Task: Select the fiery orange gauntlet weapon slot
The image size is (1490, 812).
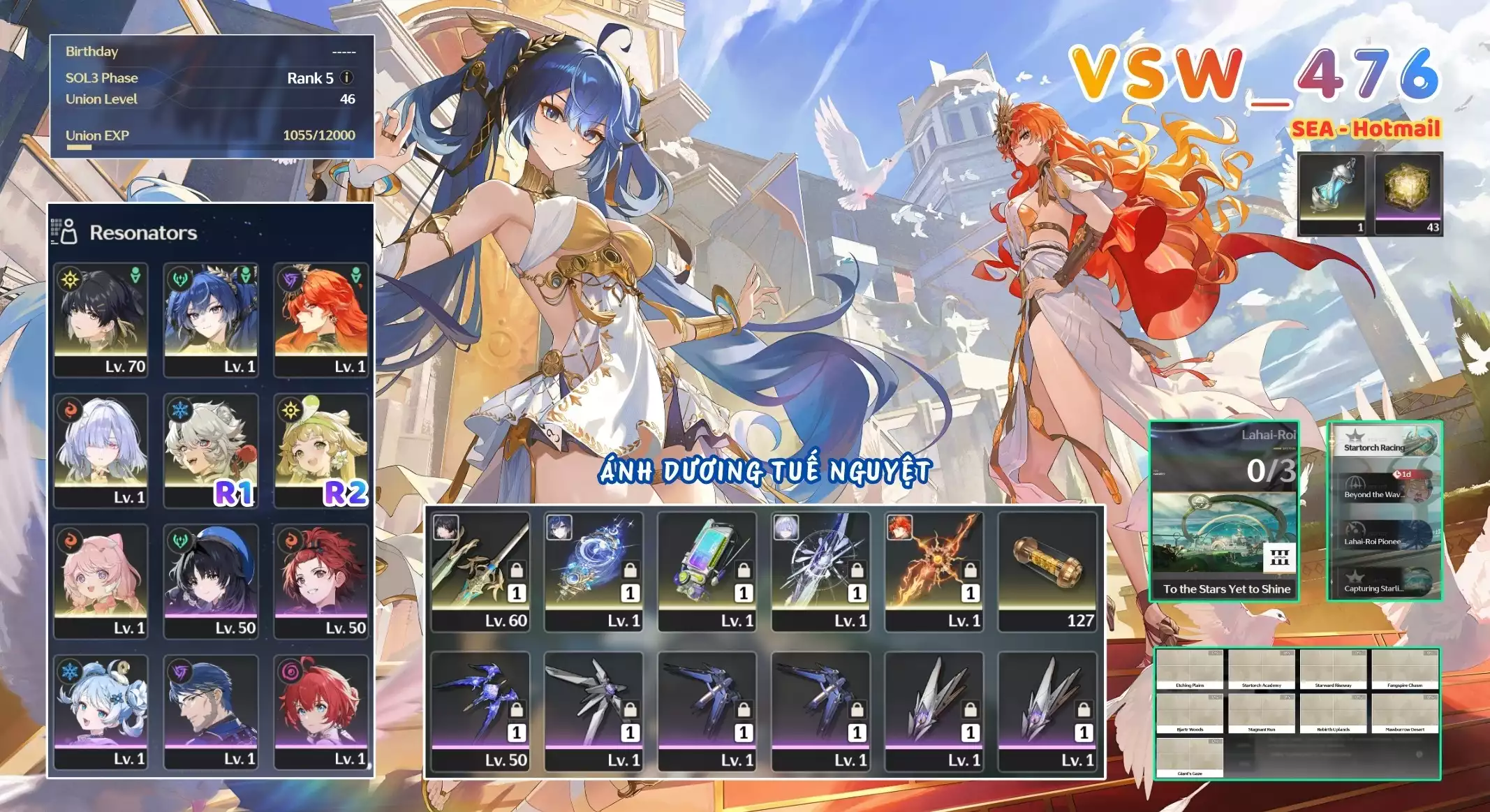Action: (934, 571)
